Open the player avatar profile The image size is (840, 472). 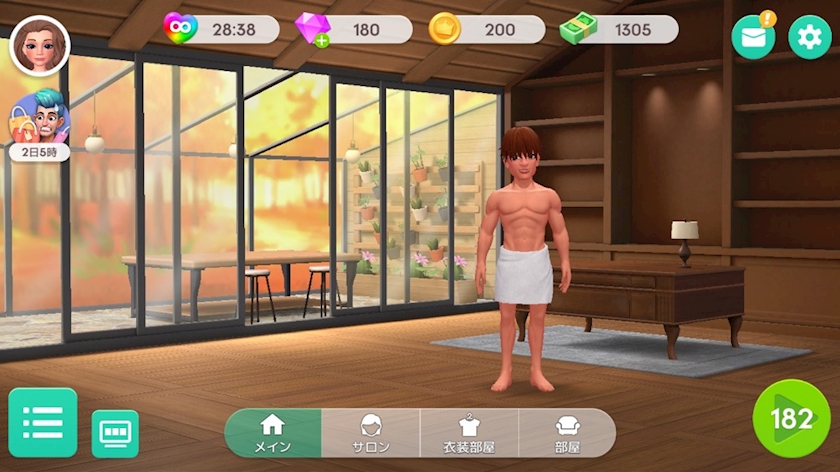(x=40, y=46)
